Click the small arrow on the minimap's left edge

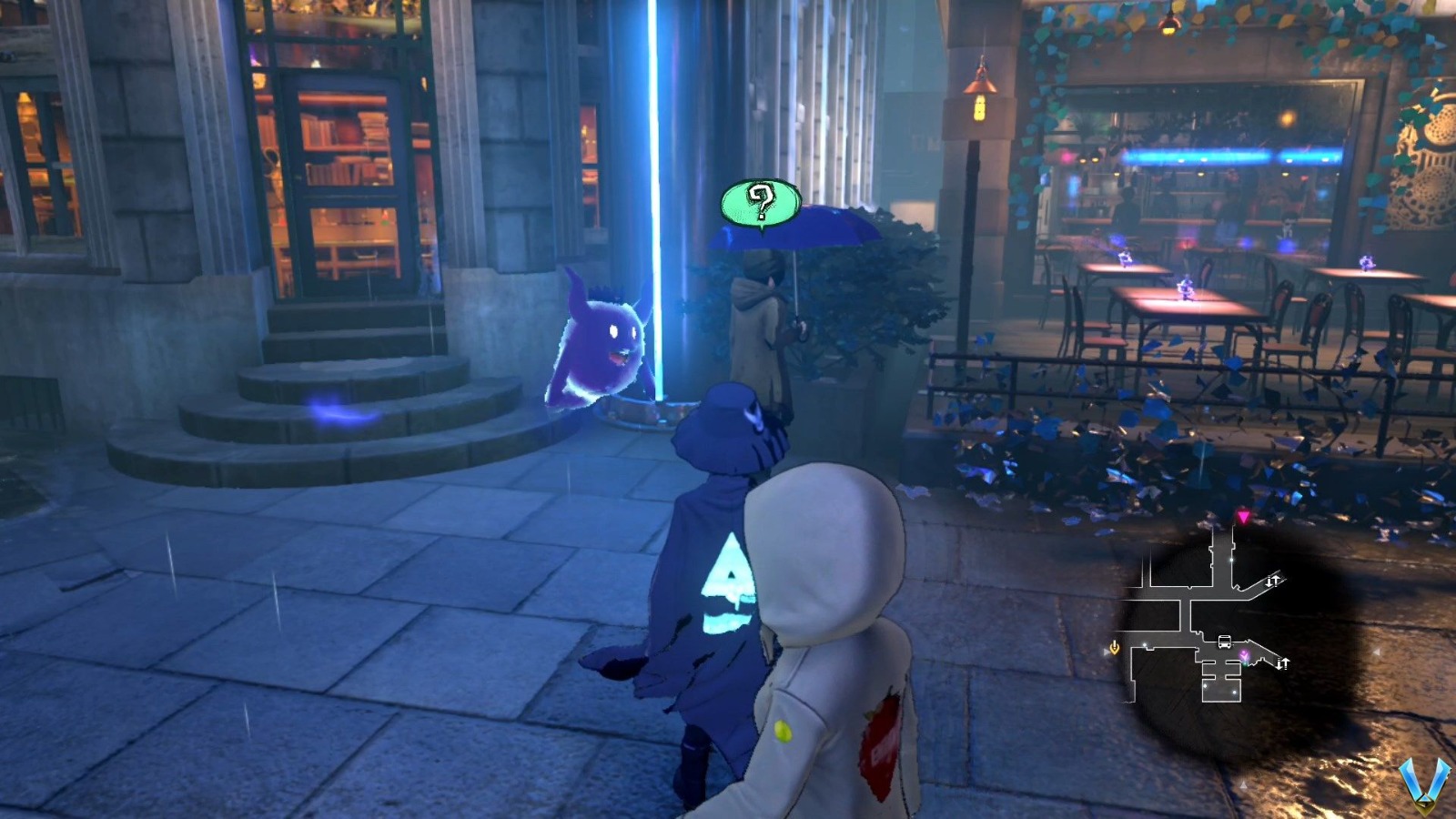1107,652
